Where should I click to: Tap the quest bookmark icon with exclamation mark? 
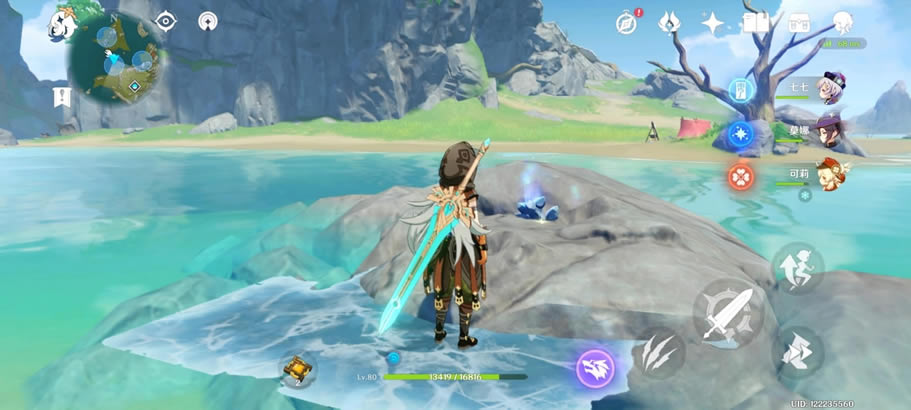point(60,97)
